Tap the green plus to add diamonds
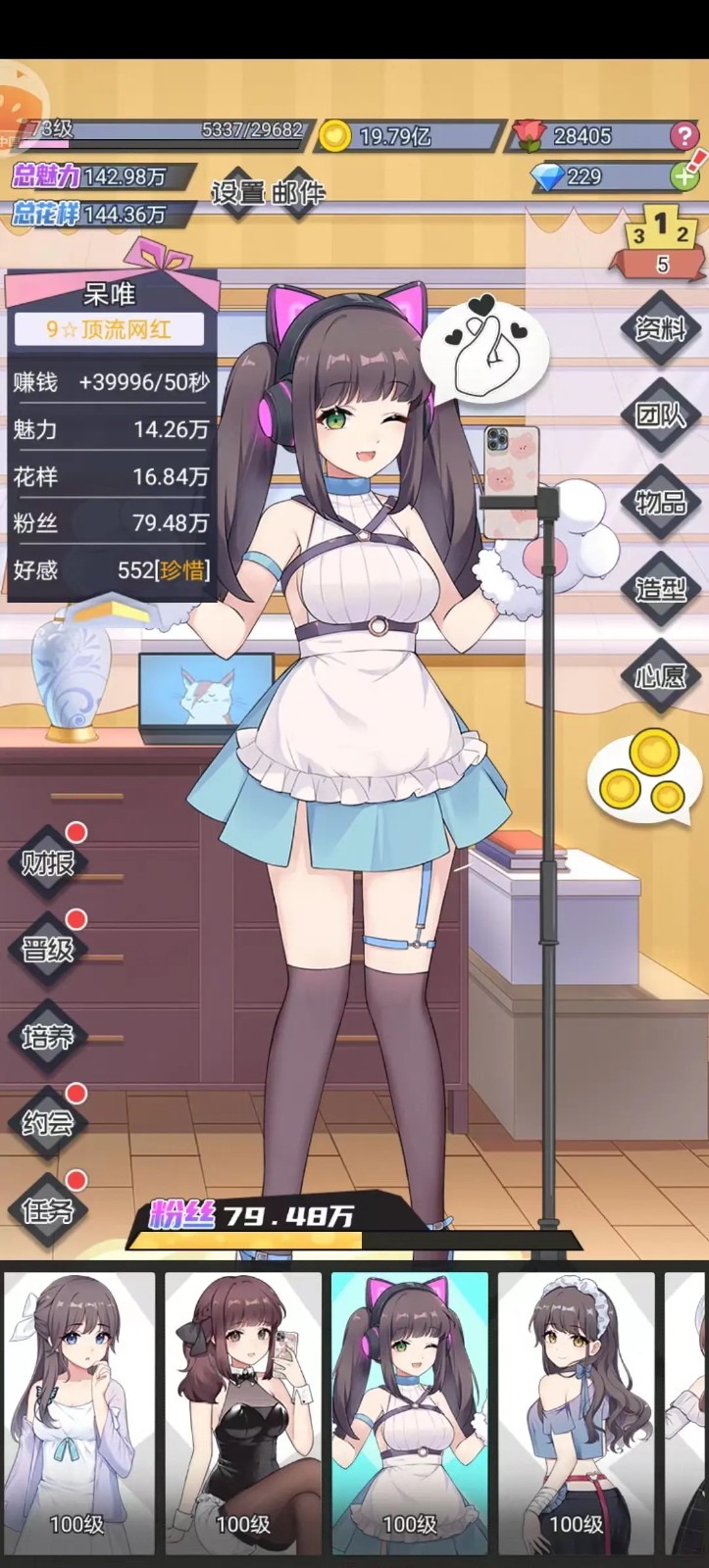The width and height of the screenshot is (709, 1568). click(684, 176)
